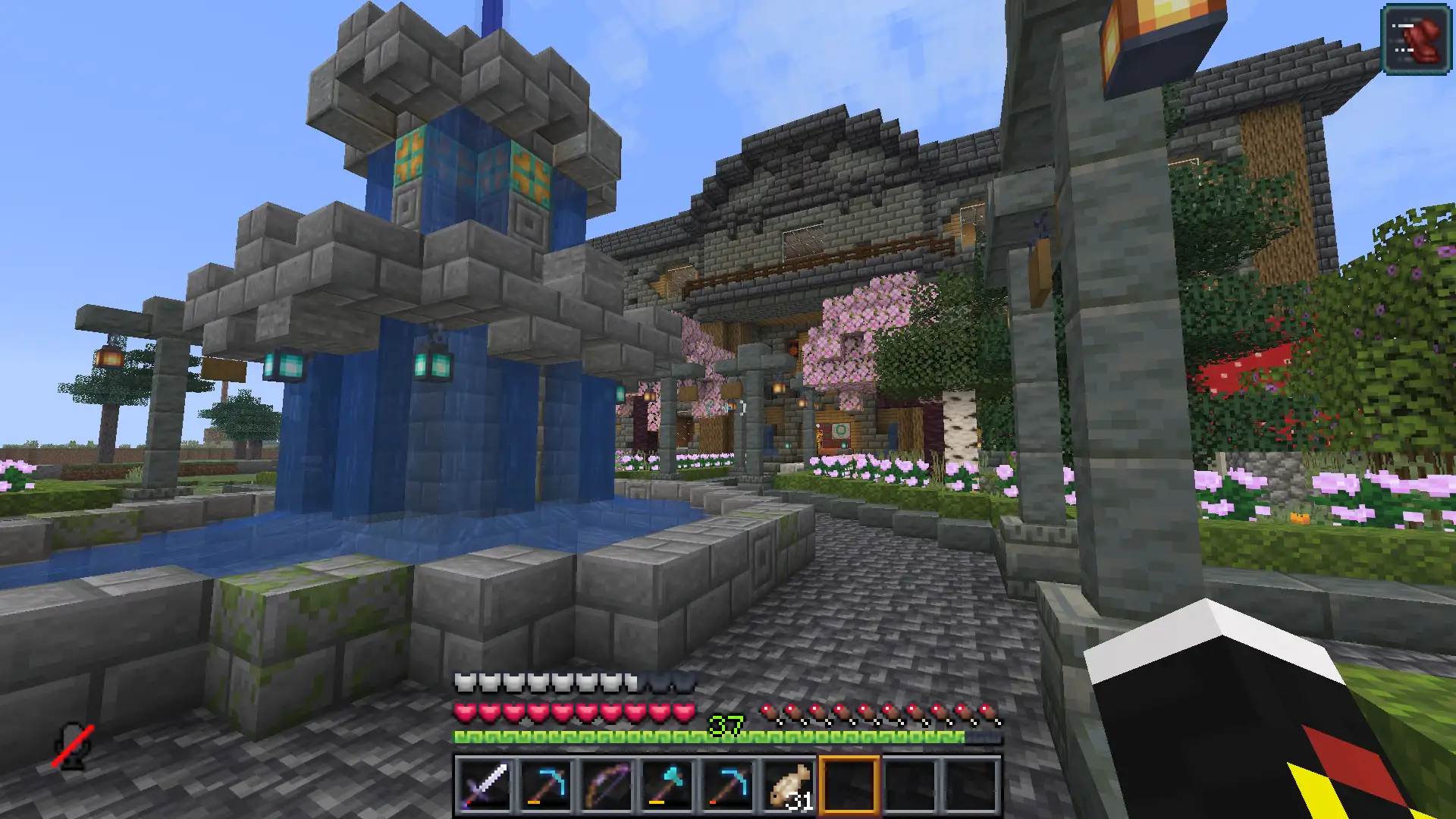Click the highlighted empty hotbar slot
Image resolution: width=1456 pixels, height=819 pixels.
click(849, 786)
